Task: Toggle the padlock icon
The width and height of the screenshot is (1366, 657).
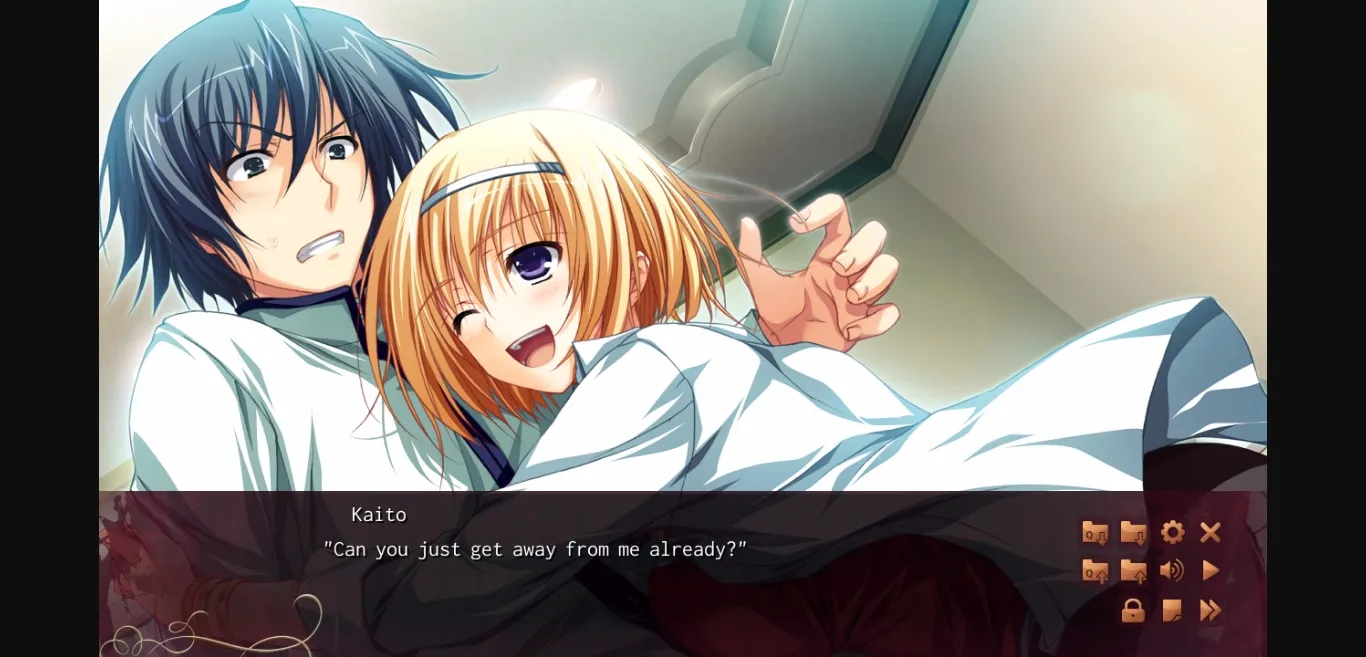Action: [x=1133, y=610]
